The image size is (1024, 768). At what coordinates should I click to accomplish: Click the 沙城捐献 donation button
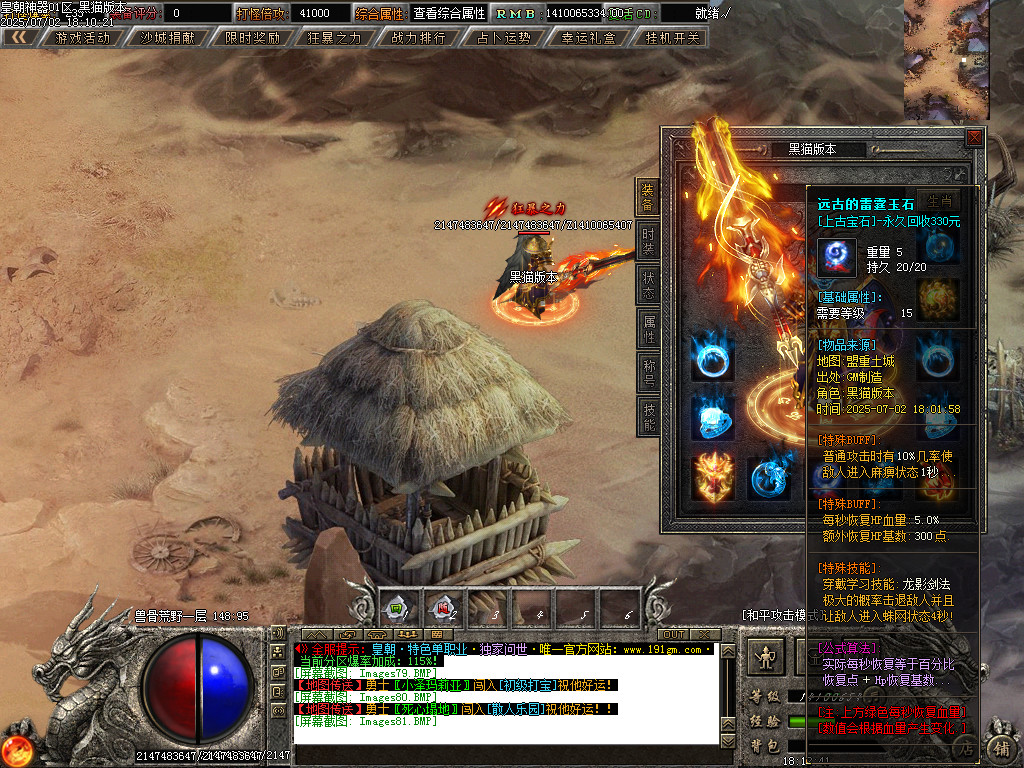pos(167,38)
